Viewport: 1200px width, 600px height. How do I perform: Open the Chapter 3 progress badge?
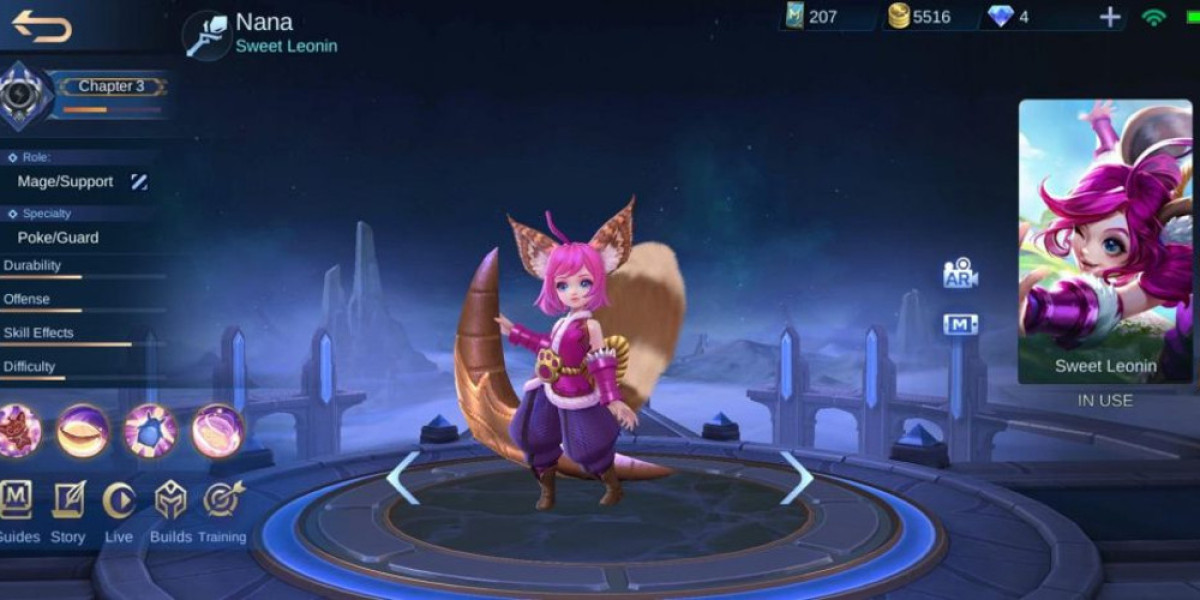(20, 95)
